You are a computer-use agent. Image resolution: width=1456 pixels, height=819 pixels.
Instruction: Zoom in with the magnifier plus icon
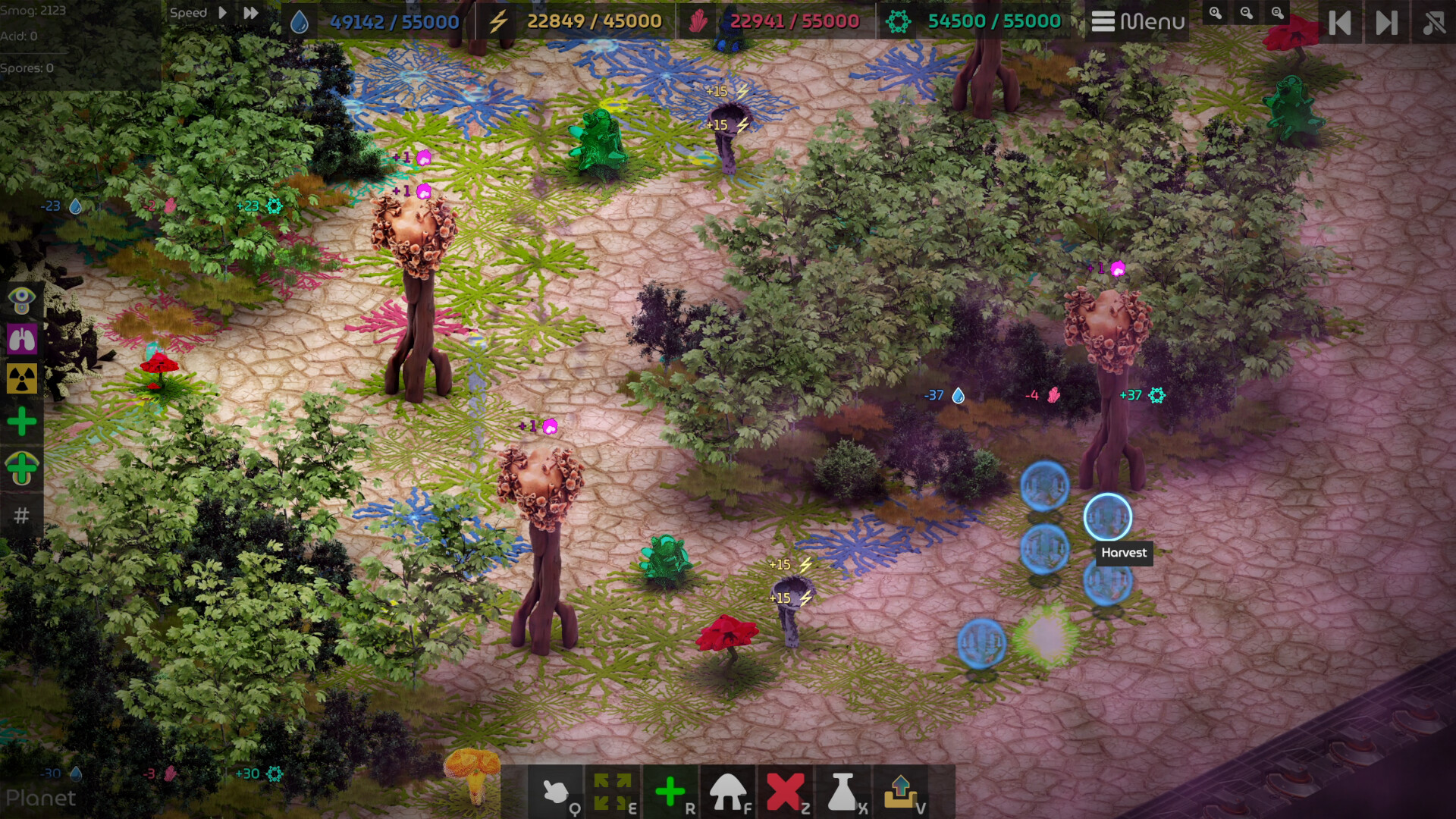(x=1217, y=13)
